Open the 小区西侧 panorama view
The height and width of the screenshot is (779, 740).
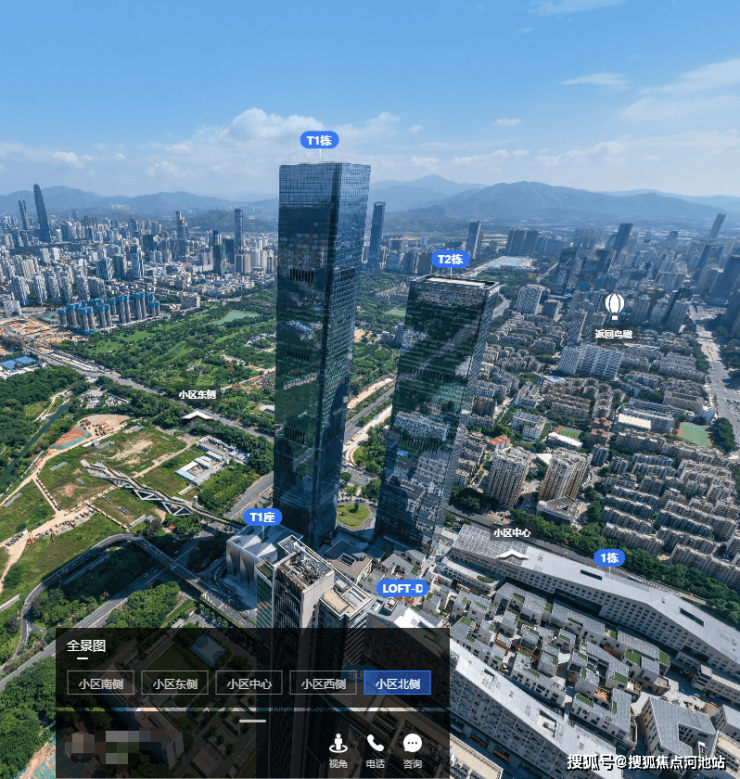(323, 684)
